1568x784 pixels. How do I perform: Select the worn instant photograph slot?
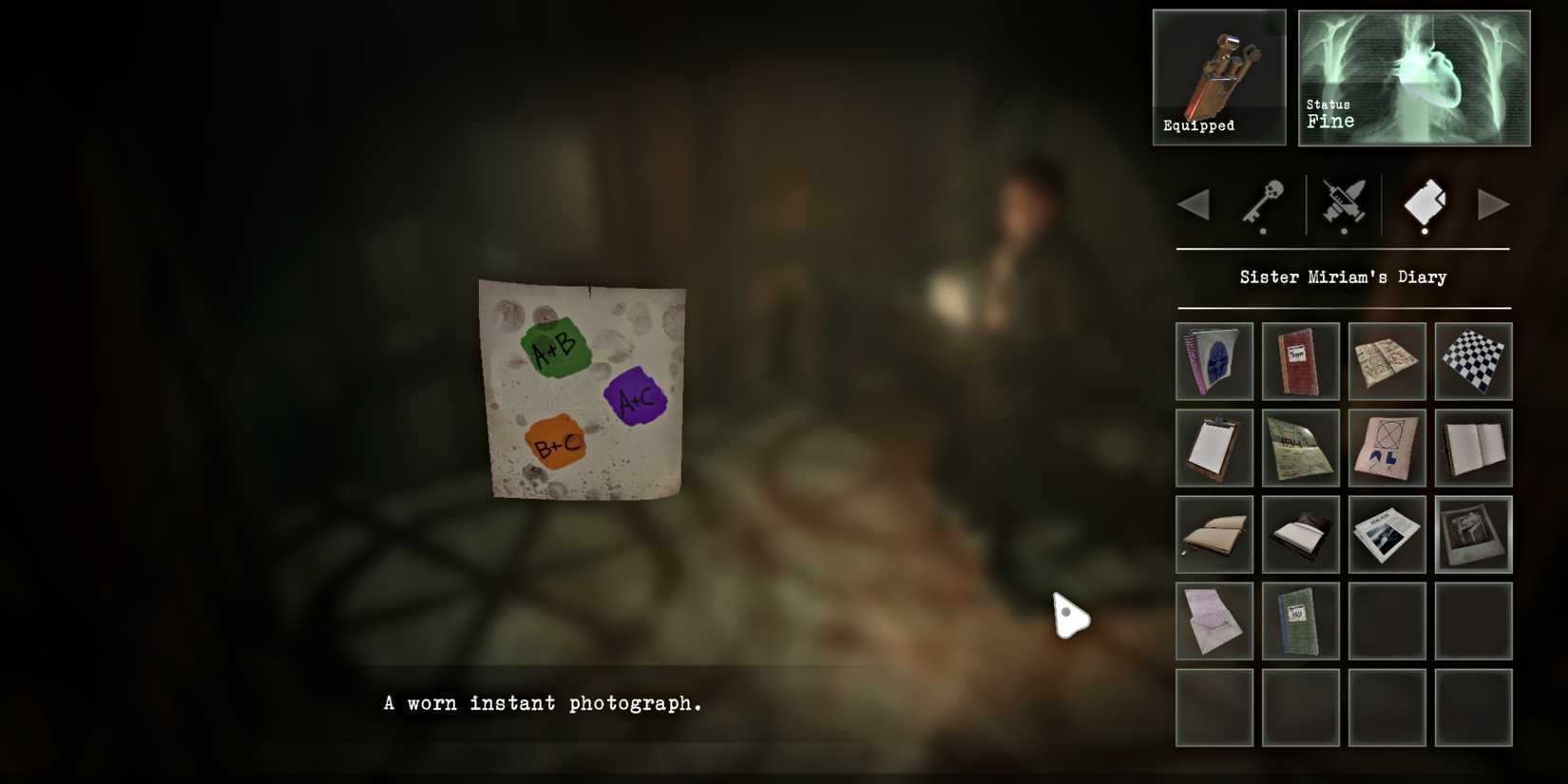(x=1473, y=534)
